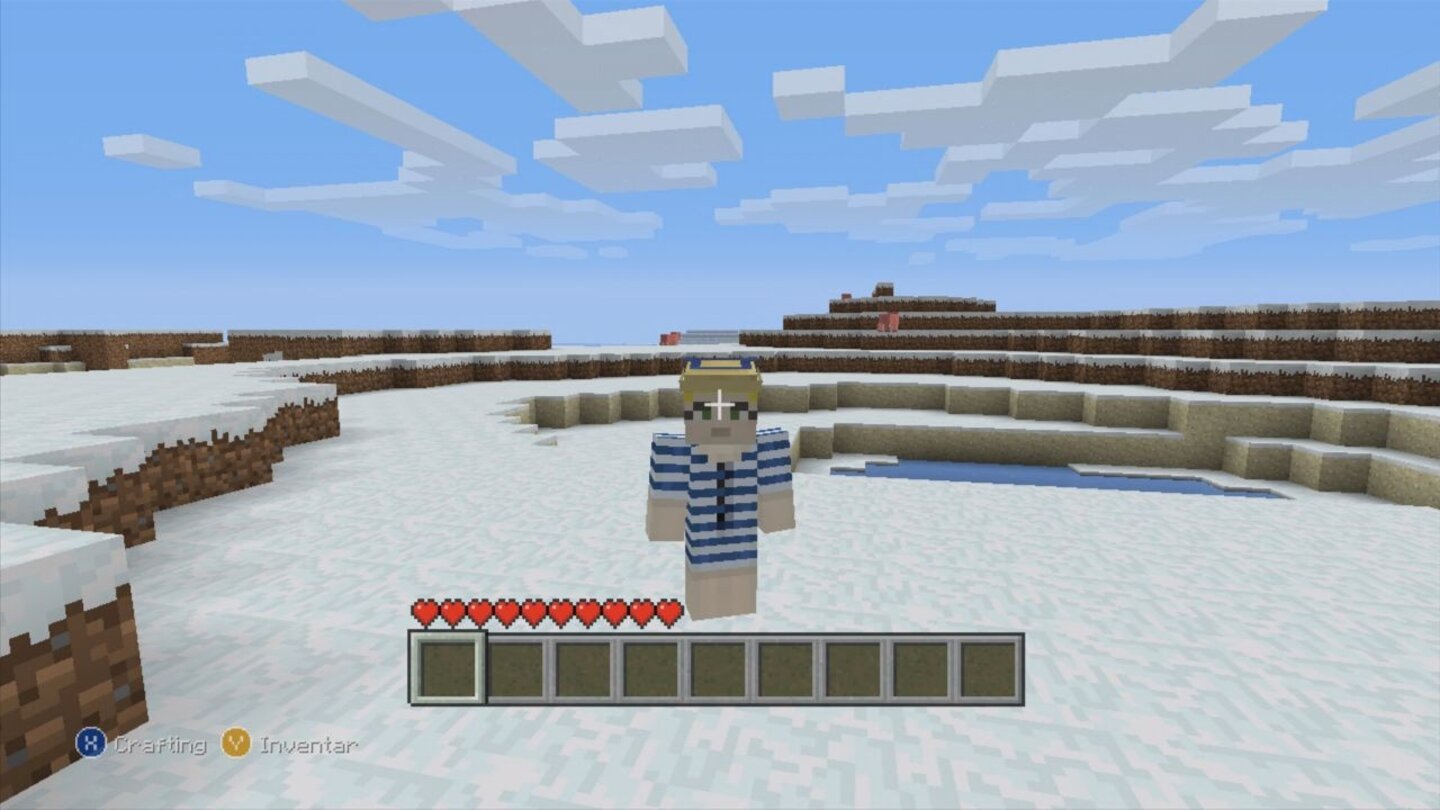Image resolution: width=1440 pixels, height=810 pixels.
Task: Select the middle hotbar slot
Action: (719, 668)
